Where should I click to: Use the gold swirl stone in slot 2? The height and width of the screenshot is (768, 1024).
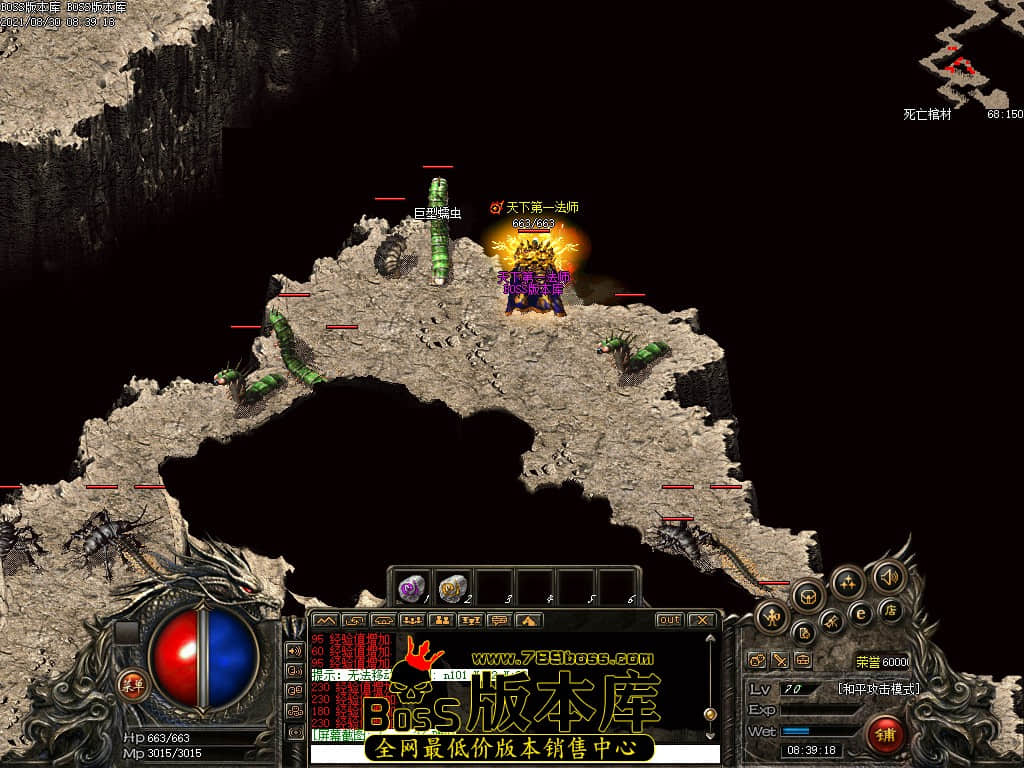click(x=453, y=588)
